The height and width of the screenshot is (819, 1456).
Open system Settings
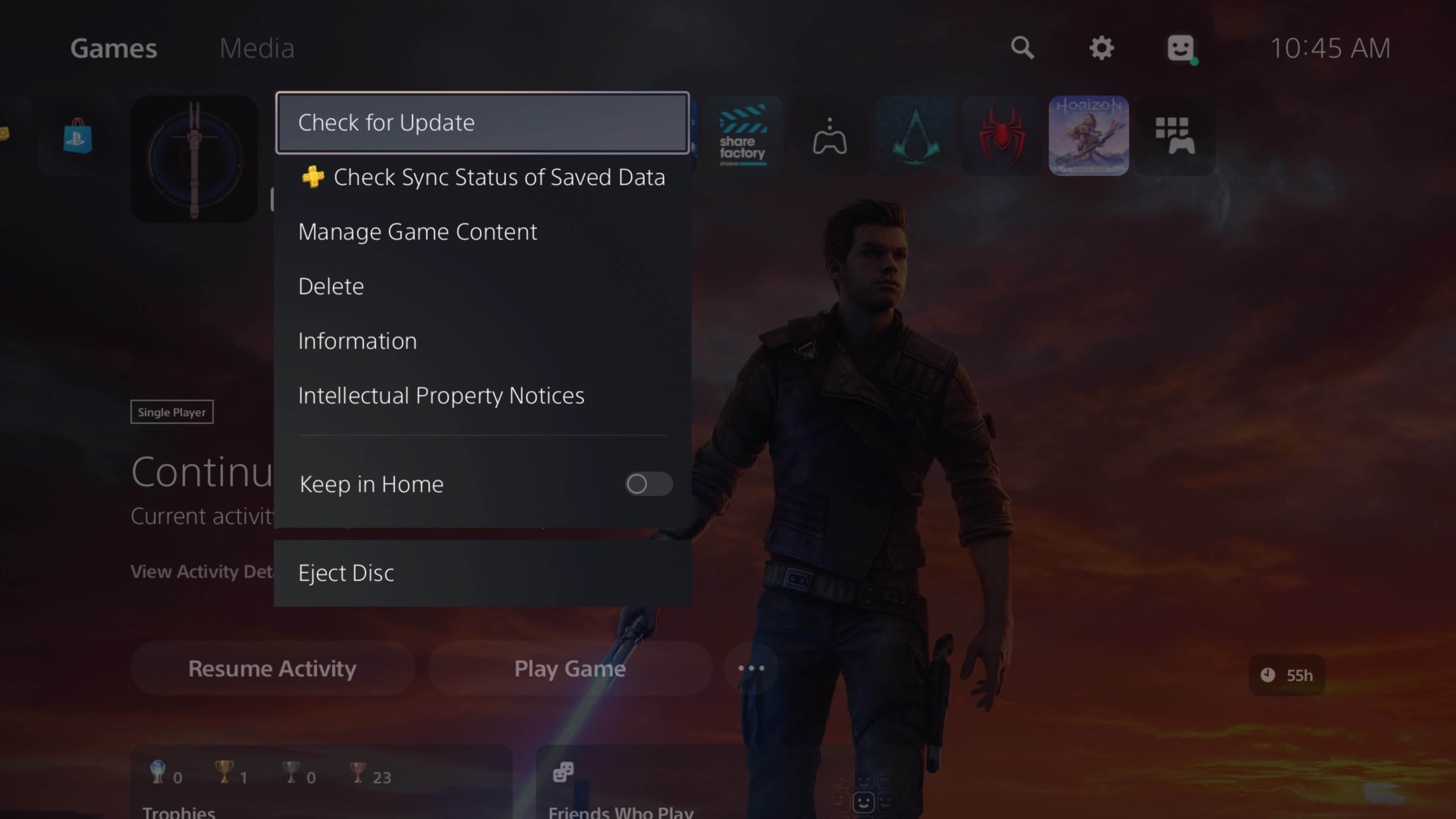pos(1100,49)
